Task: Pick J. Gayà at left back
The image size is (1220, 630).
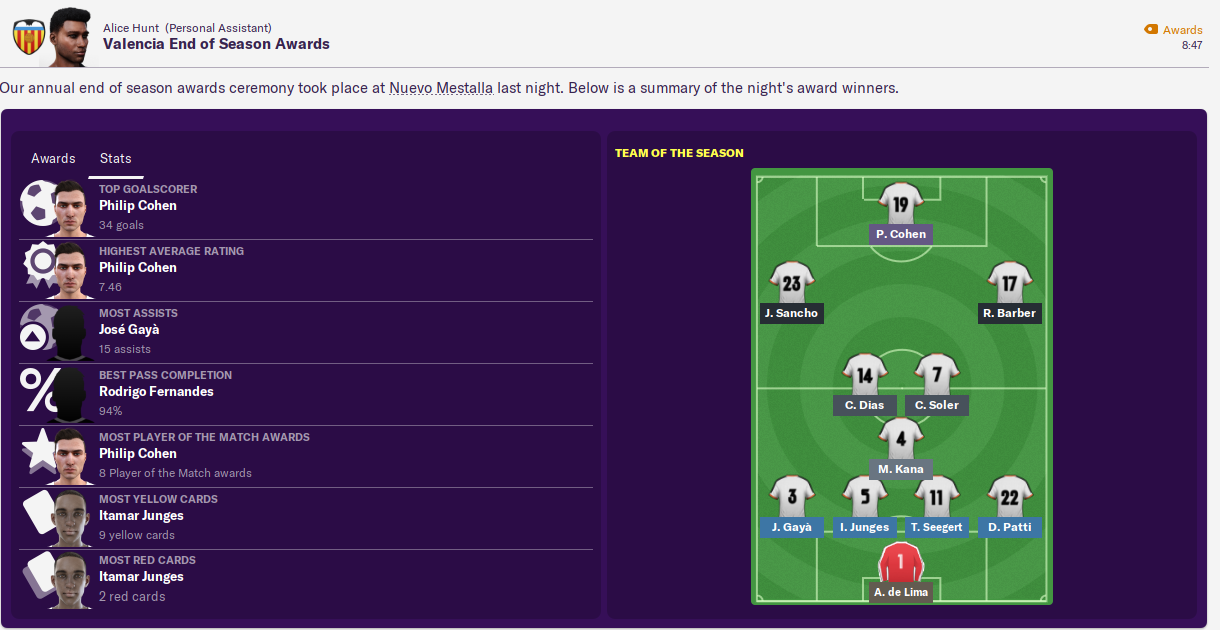Action: click(791, 527)
